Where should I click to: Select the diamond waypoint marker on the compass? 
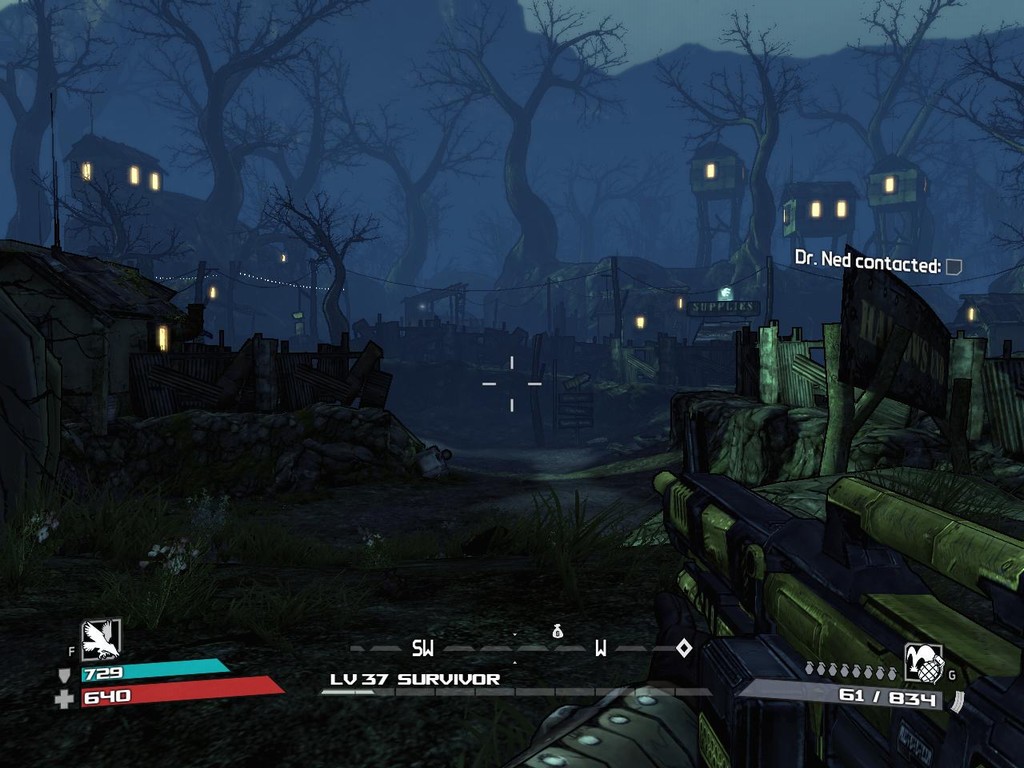(684, 648)
